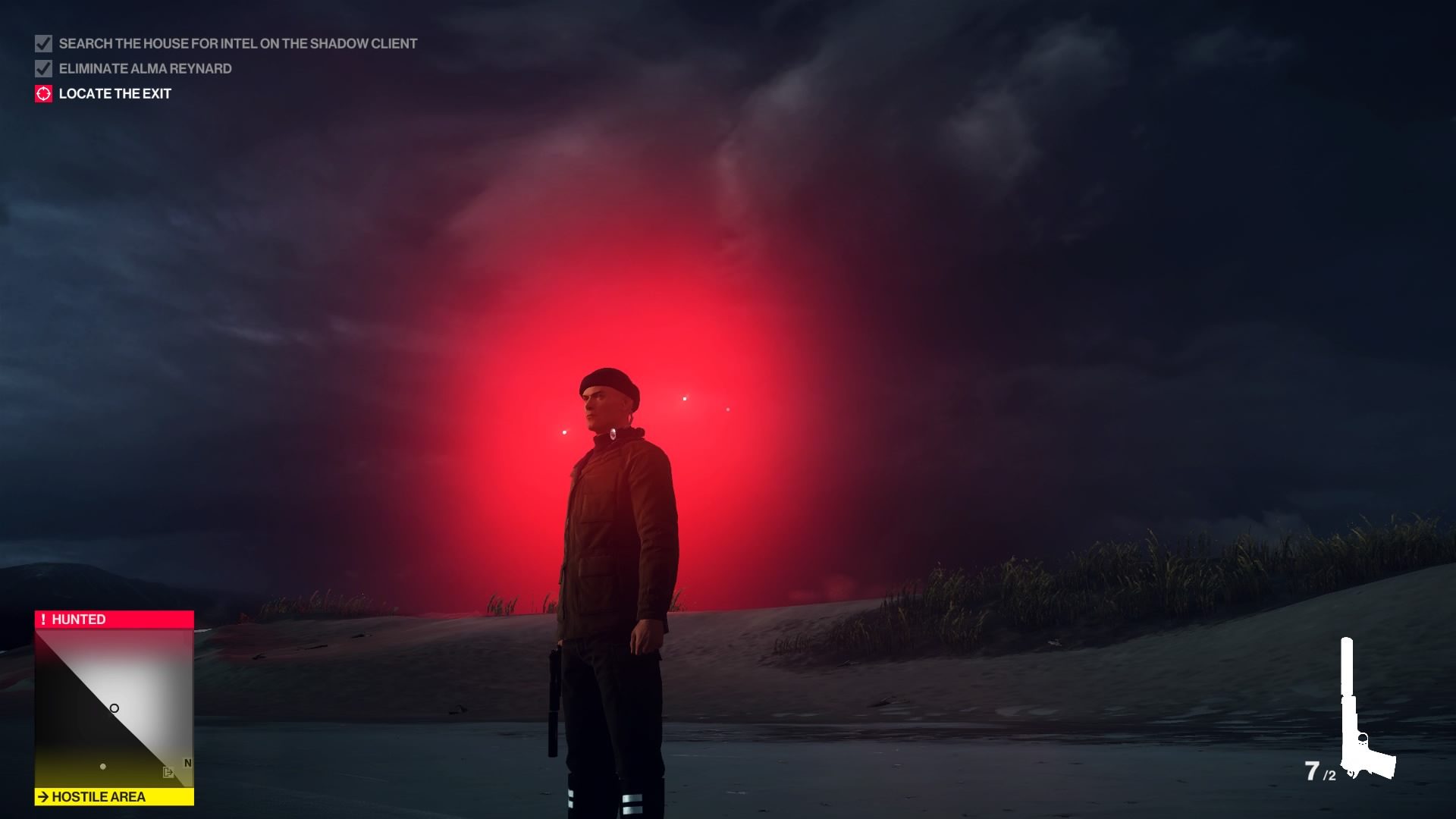Click the exclamation icon on the HUNTED banner
This screenshot has width=1456, height=819.
point(43,619)
